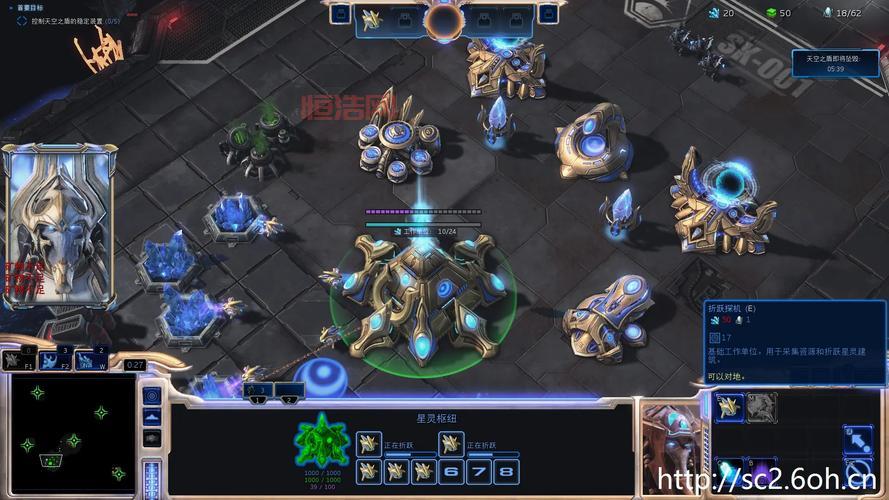Click the central orb on top panel
This screenshot has width=889, height=500.
coord(443,19)
